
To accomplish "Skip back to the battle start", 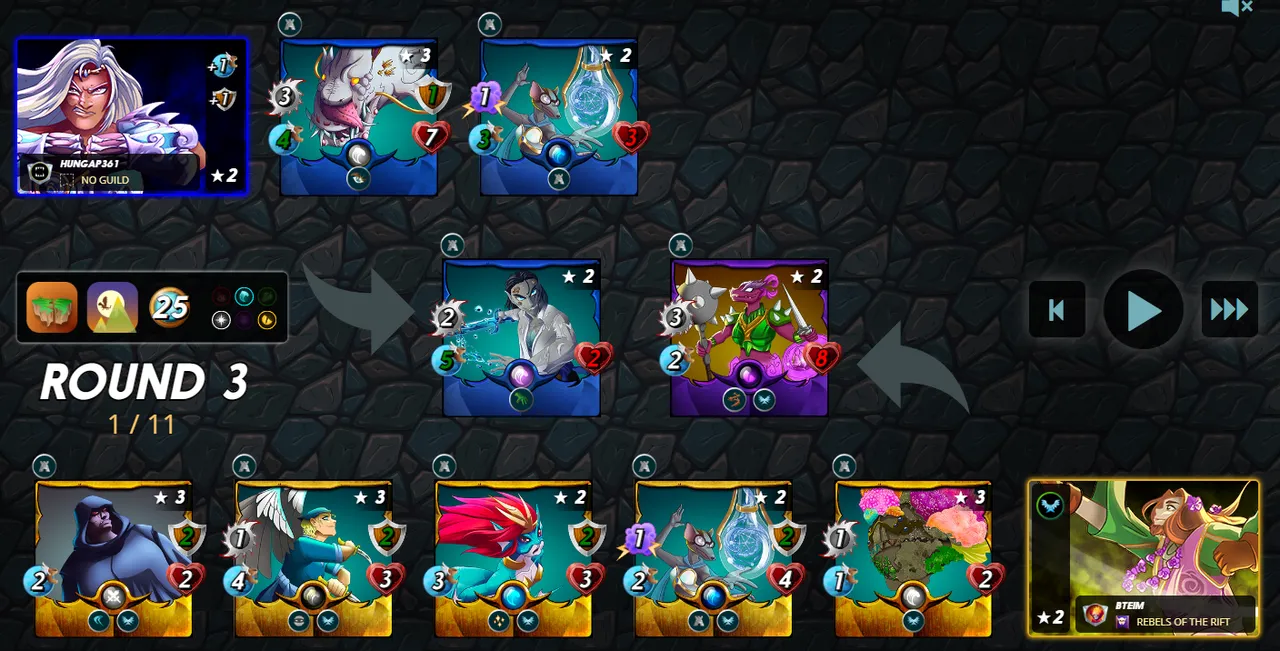I will [1057, 309].
